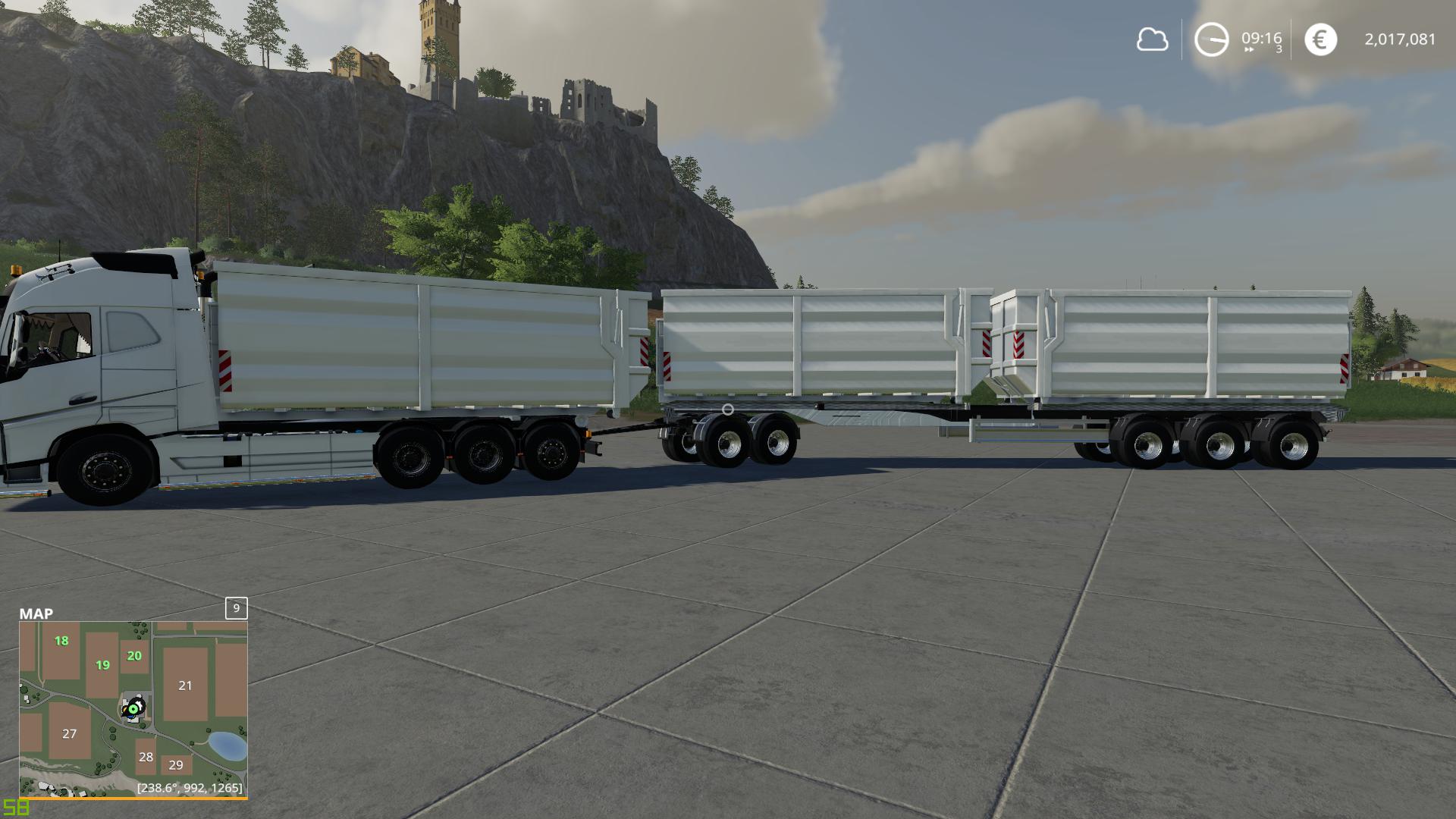Click the time scale number 3

[x=1279, y=50]
